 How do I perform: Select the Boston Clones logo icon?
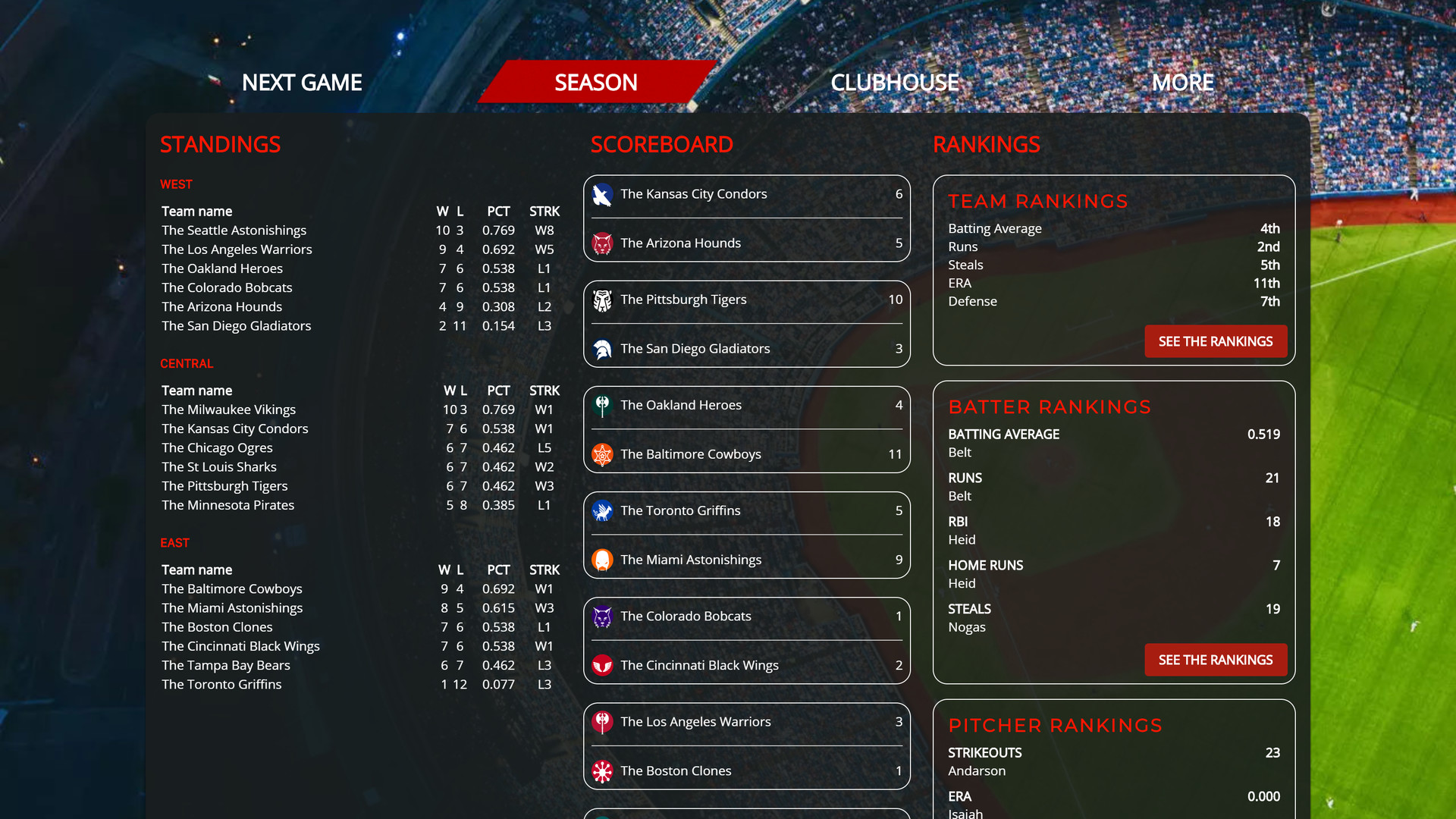602,770
